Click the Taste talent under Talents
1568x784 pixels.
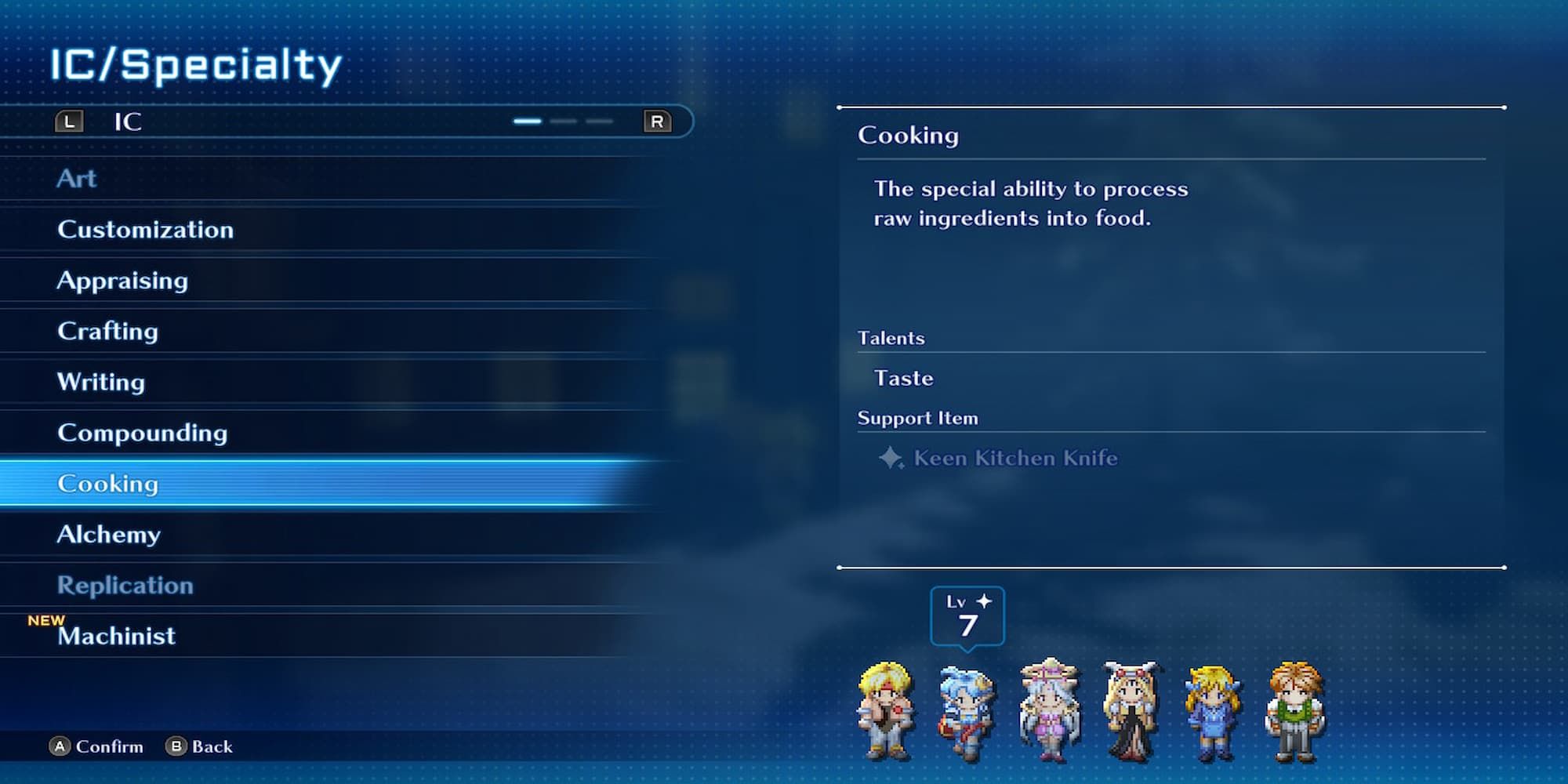coord(903,377)
